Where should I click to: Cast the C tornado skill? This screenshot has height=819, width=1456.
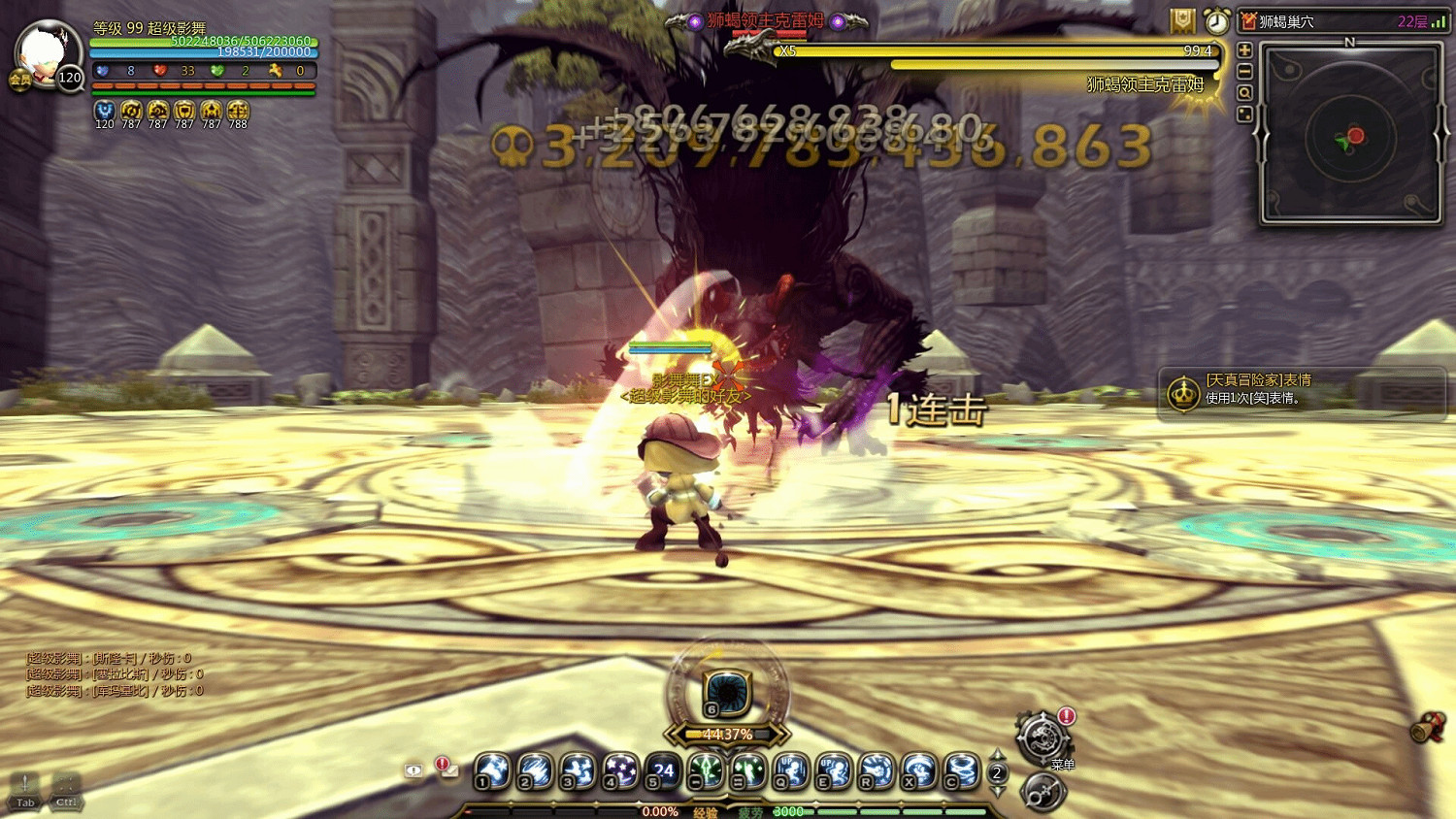pos(962,770)
